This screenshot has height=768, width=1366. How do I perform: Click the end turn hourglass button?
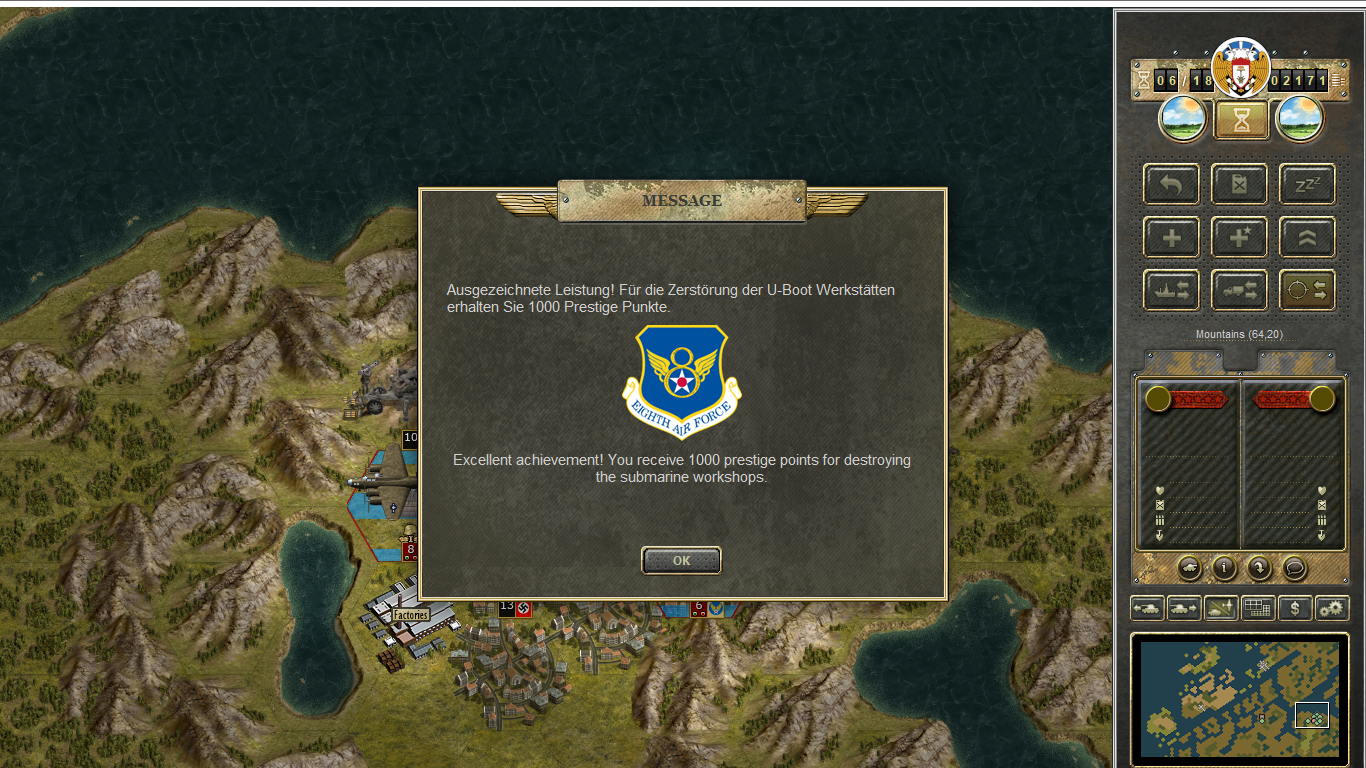point(1241,120)
